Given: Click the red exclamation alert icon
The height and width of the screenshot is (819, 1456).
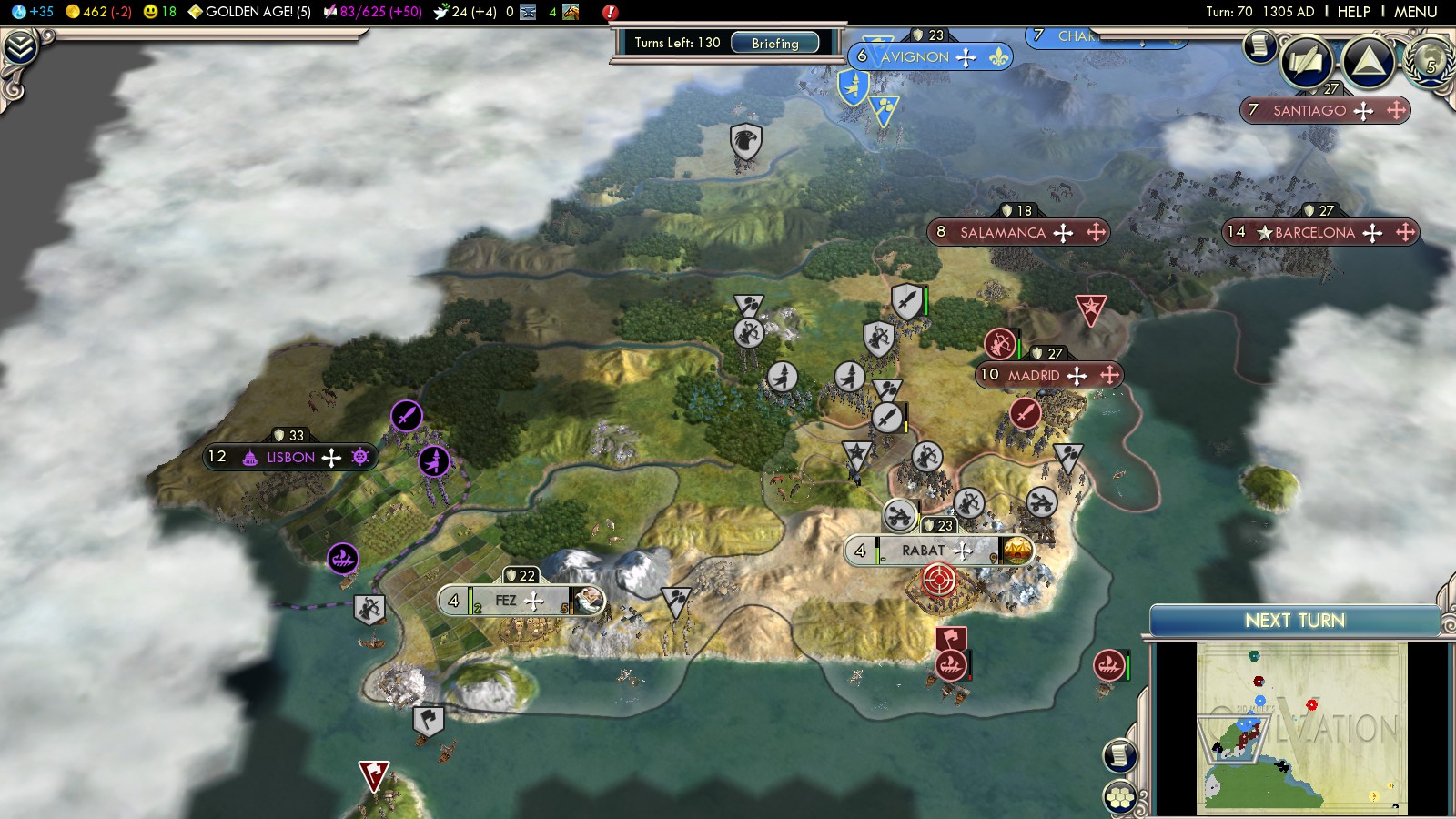Looking at the screenshot, I should tap(610, 12).
